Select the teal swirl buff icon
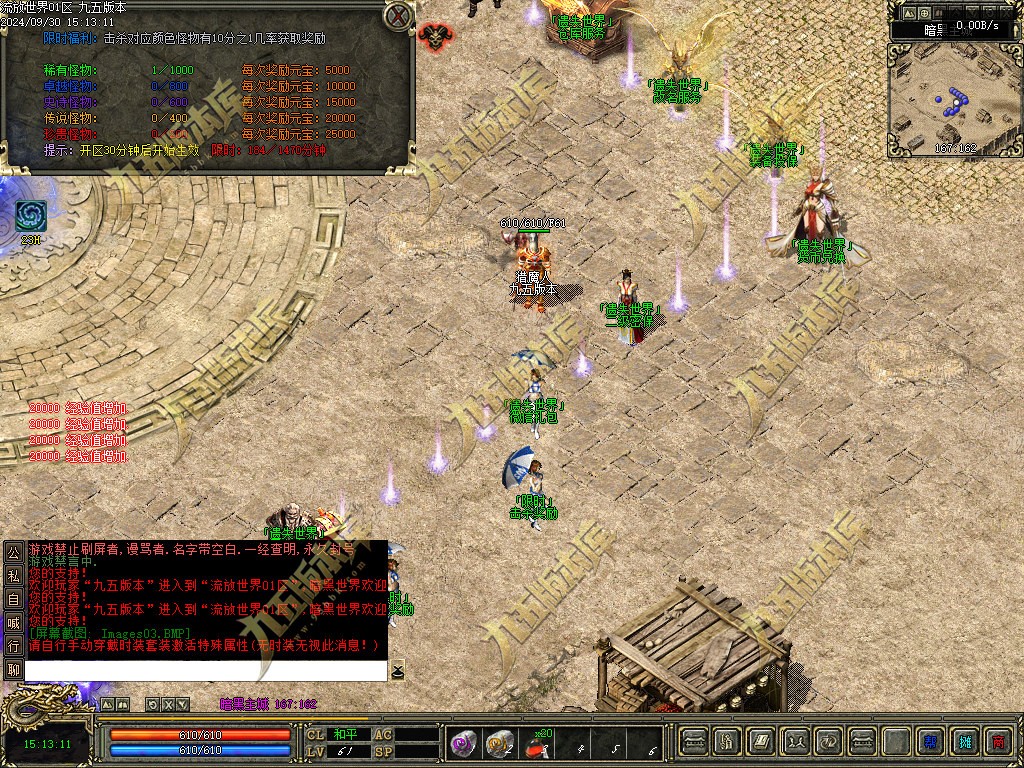The height and width of the screenshot is (768, 1024). click(x=30, y=217)
